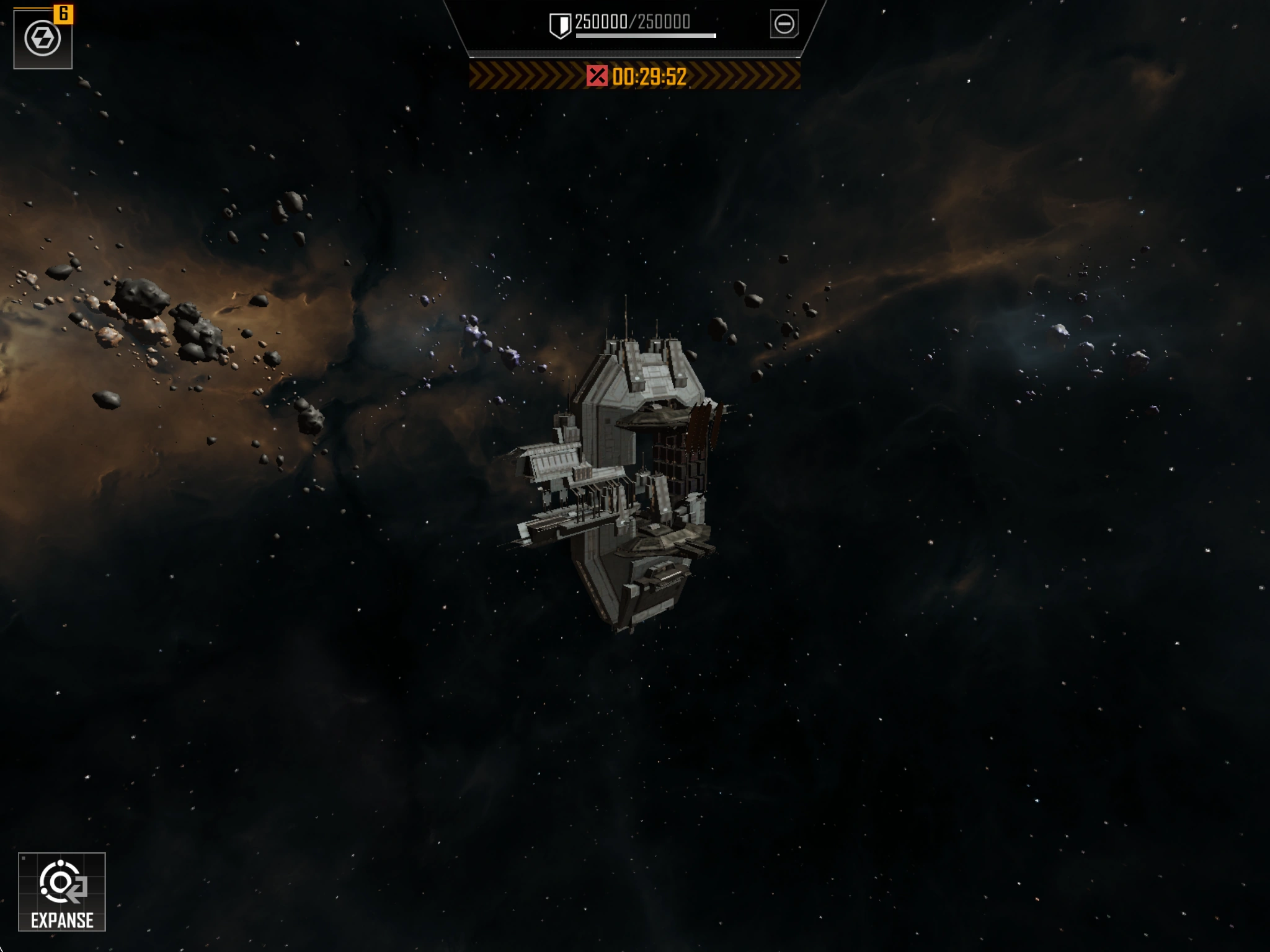Viewport: 1270px width, 952px height.
Task: Return to the Expanse view
Action: pyautogui.click(x=62, y=891)
